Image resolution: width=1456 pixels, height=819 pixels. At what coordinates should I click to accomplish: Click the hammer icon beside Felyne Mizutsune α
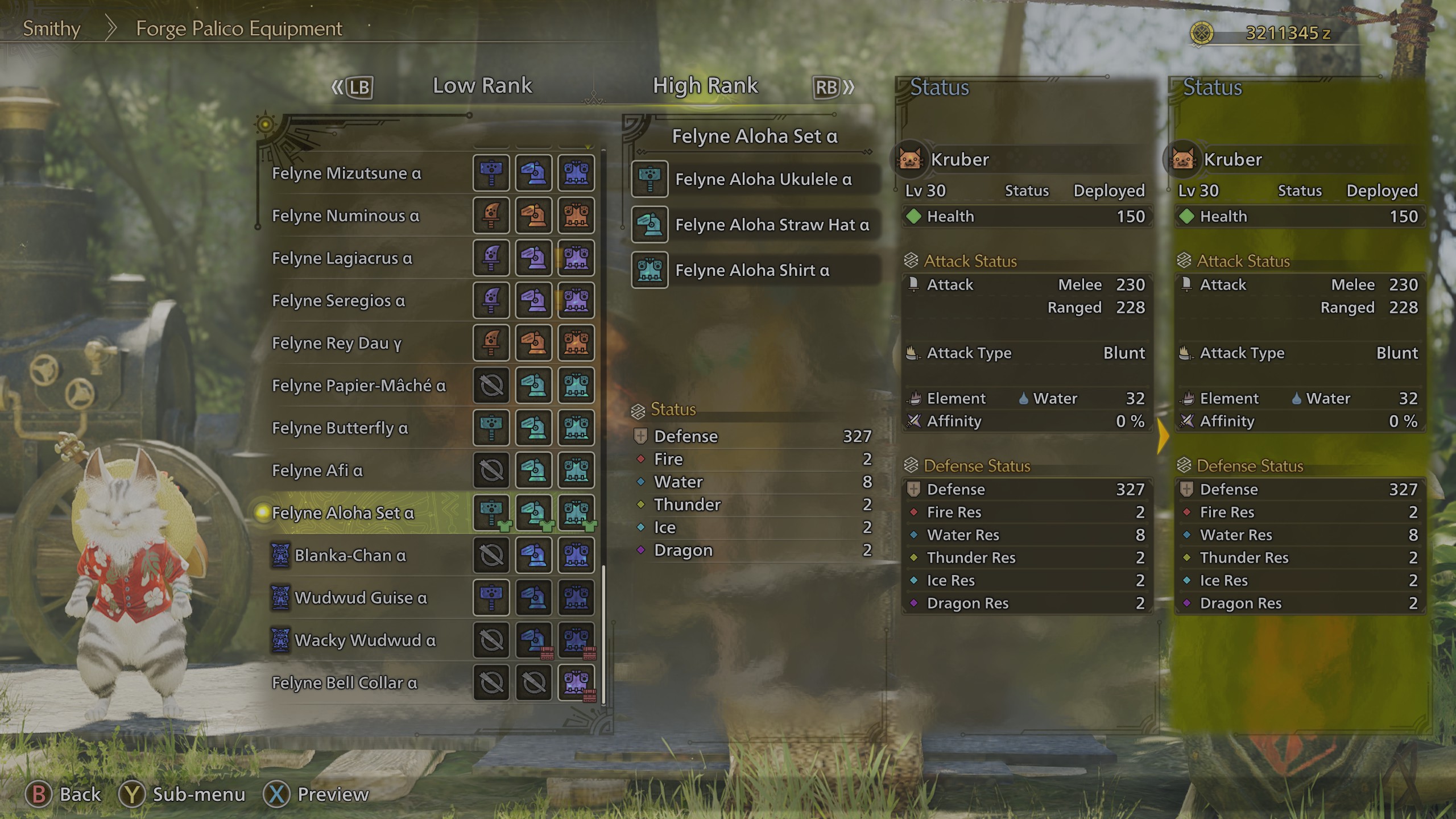490,173
